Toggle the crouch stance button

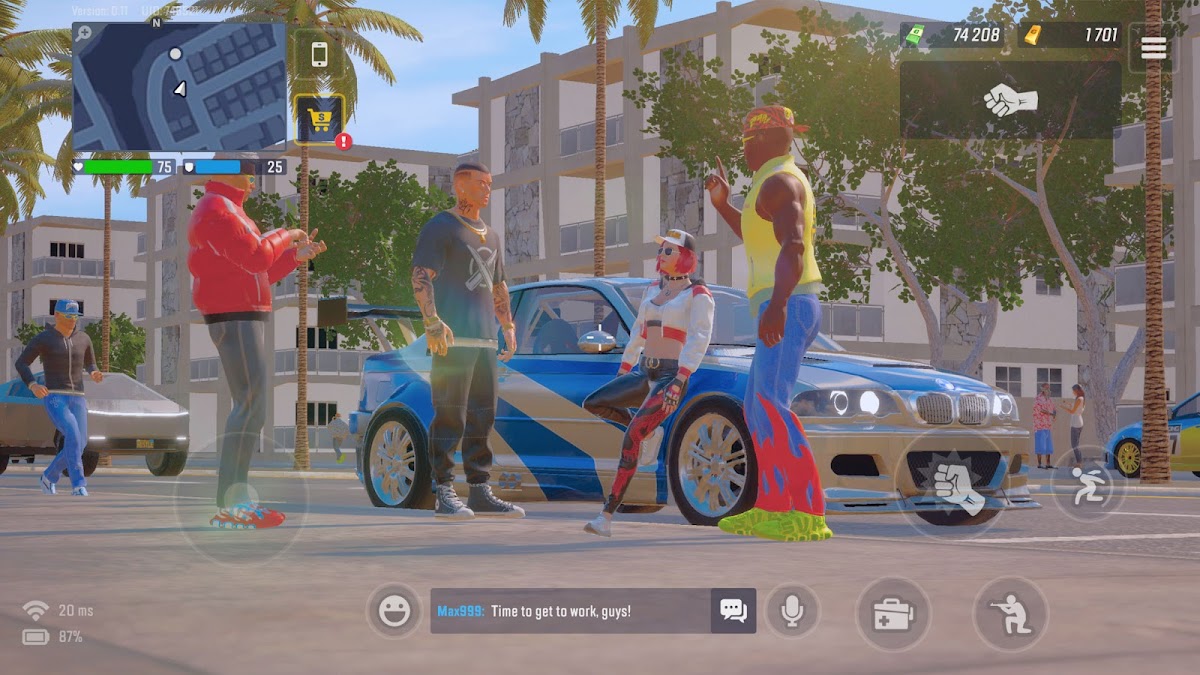(x=1010, y=613)
